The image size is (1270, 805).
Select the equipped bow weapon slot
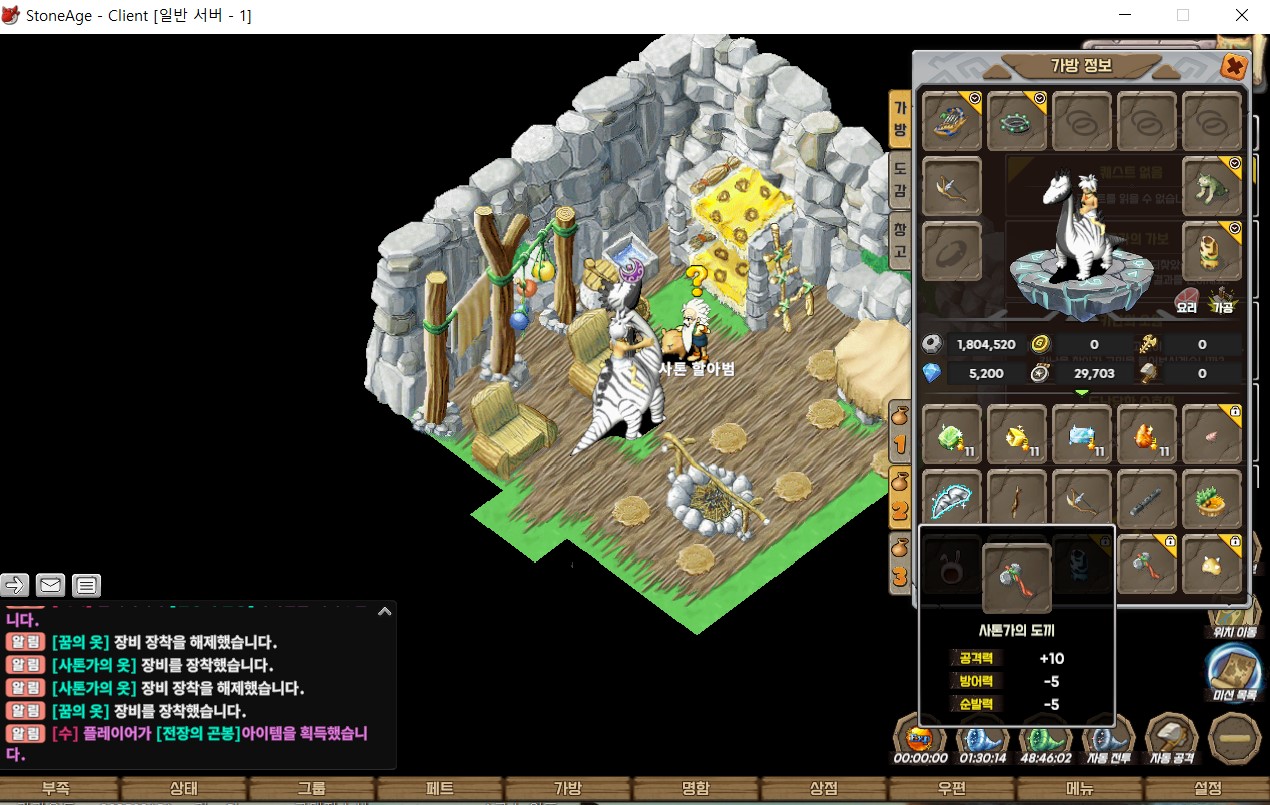pyautogui.click(x=952, y=186)
